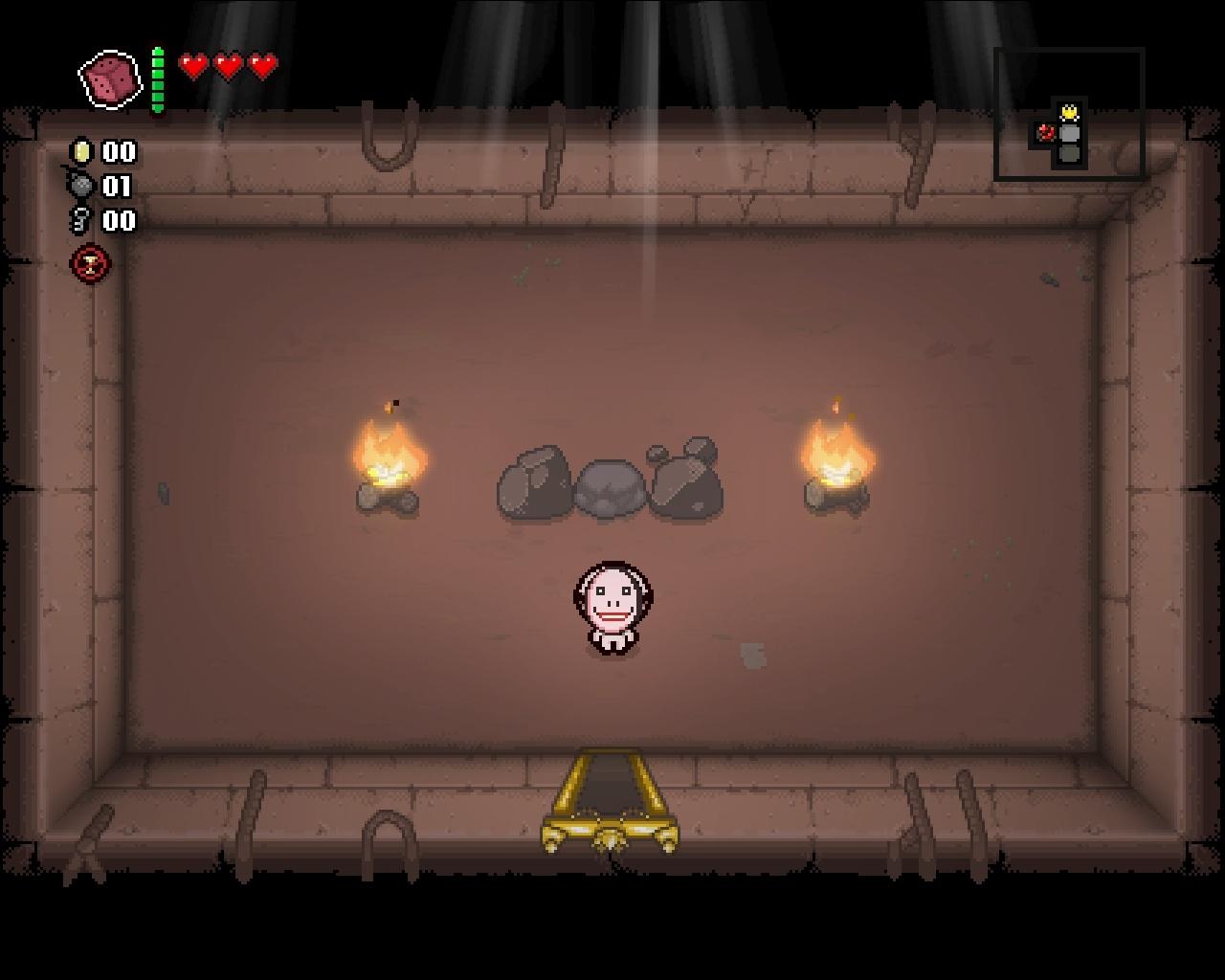
Task: Click the bomb counter icon
Action: click(80, 184)
